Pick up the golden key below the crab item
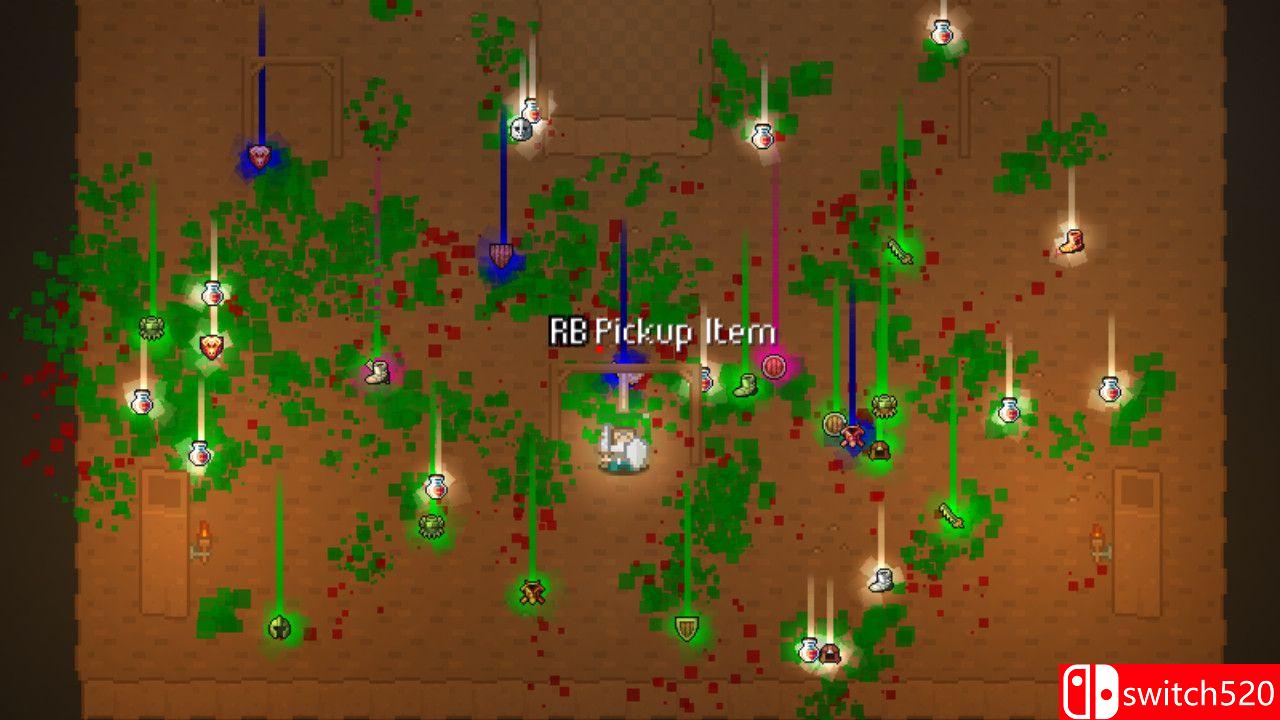The width and height of the screenshot is (1280, 720). coord(950,516)
